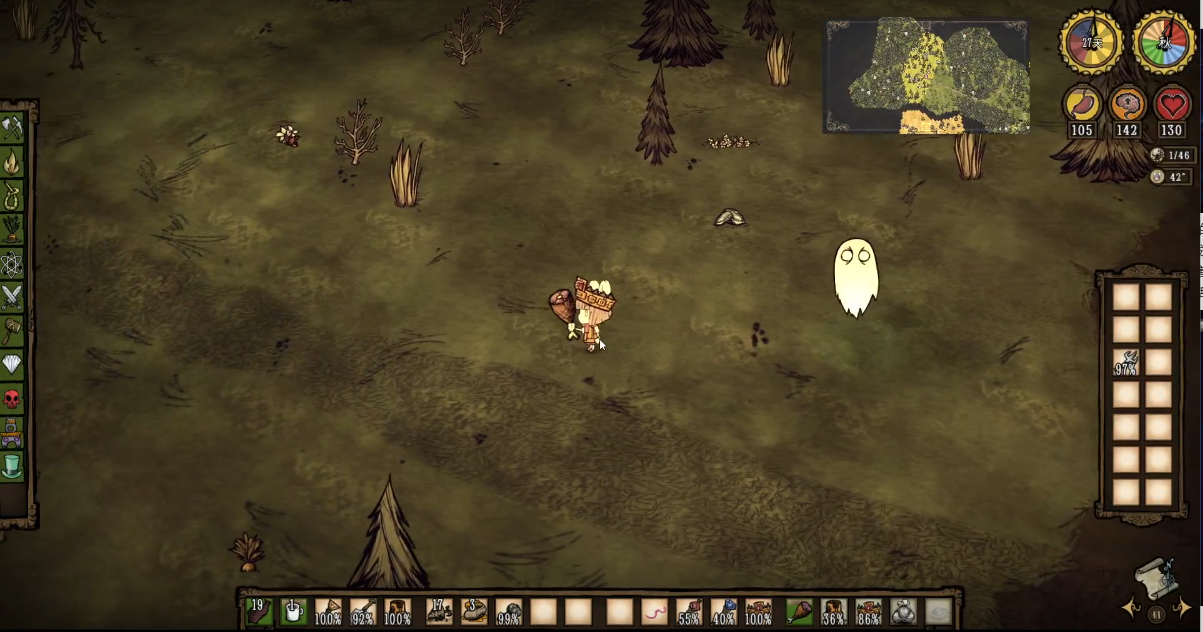Open the Tools crafting tab
The height and width of the screenshot is (632, 1203).
(x=12, y=128)
